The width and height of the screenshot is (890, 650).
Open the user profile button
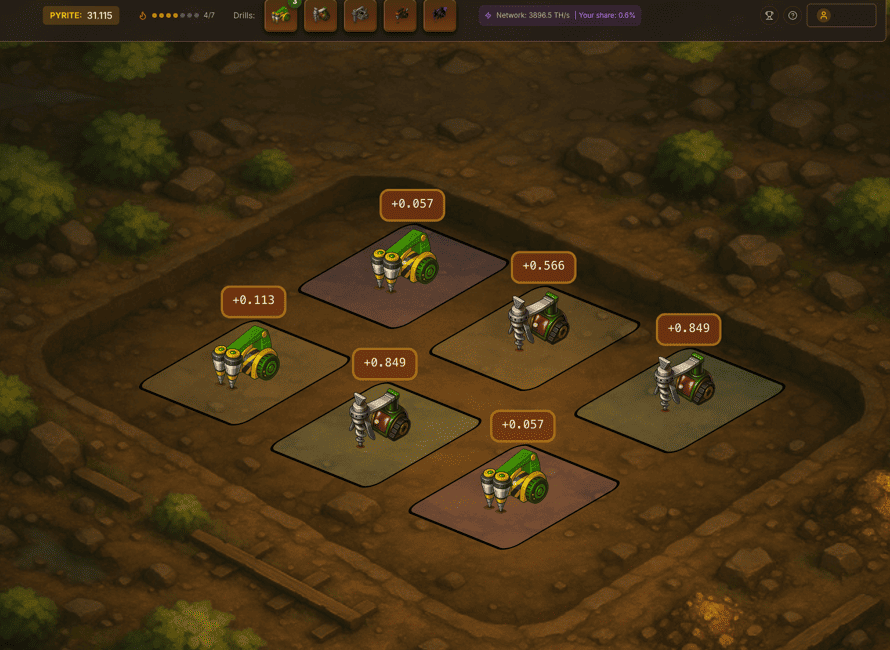840,16
